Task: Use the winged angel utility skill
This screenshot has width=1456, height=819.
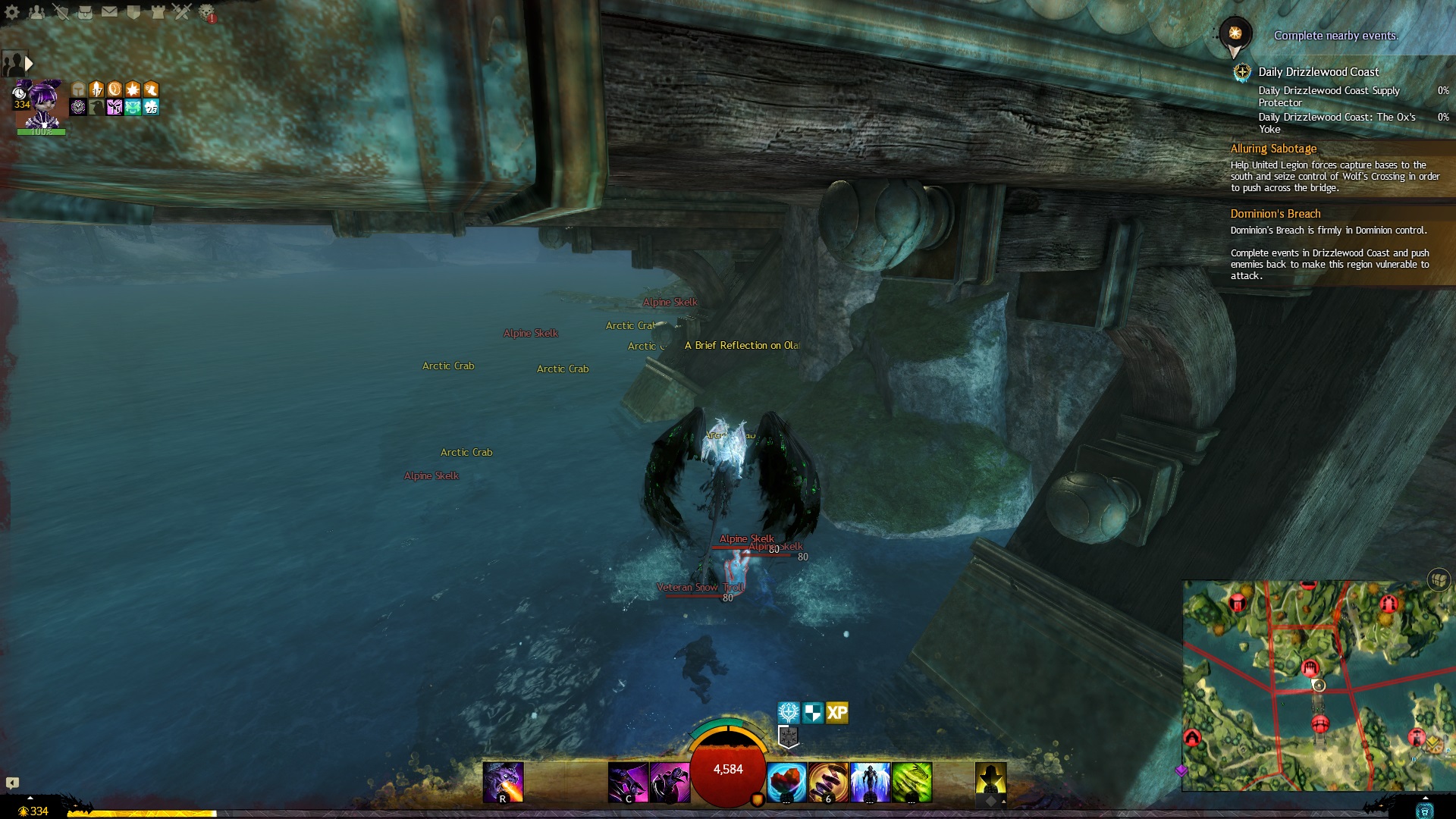Action: [870, 782]
